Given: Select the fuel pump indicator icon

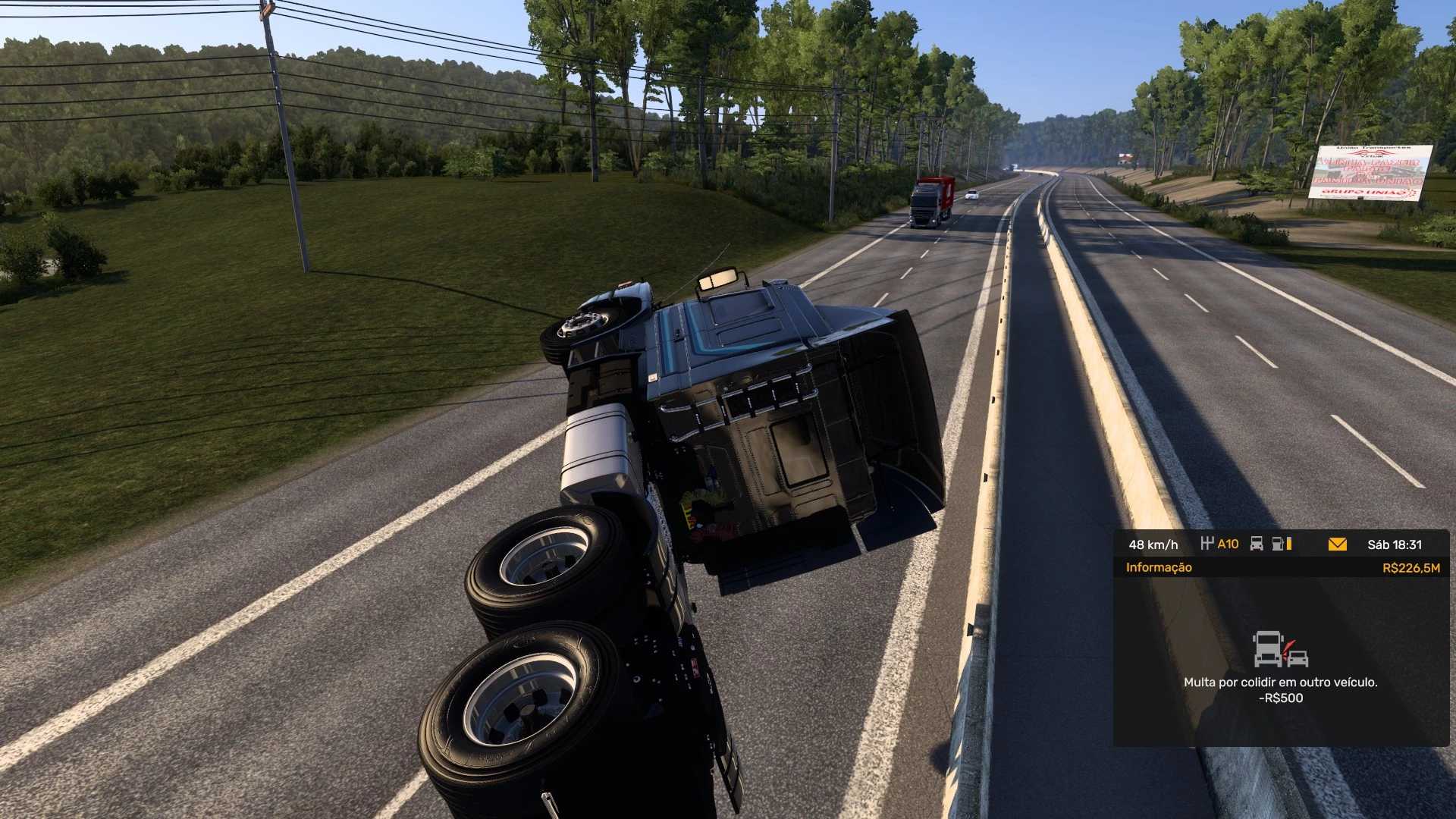Looking at the screenshot, I should [1279, 544].
